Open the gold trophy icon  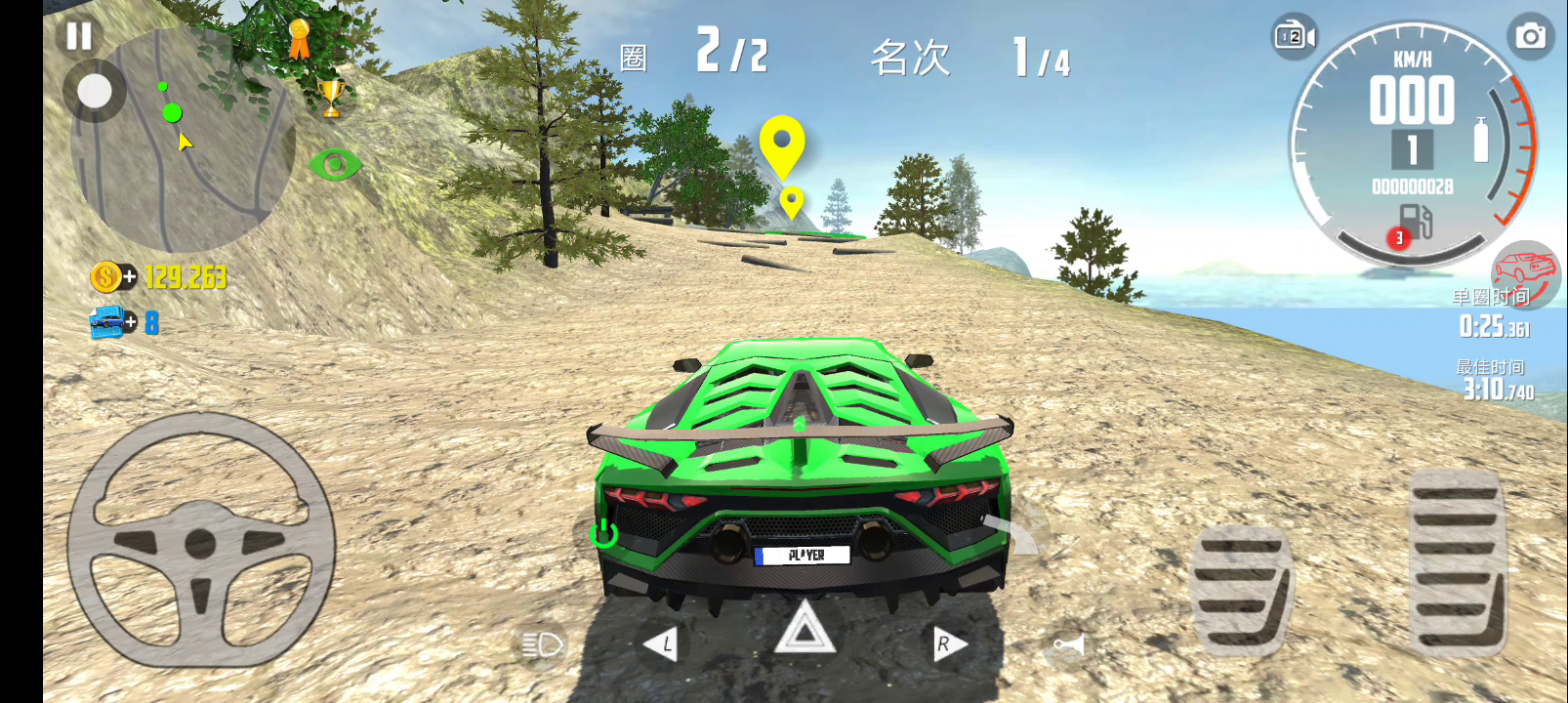click(332, 98)
